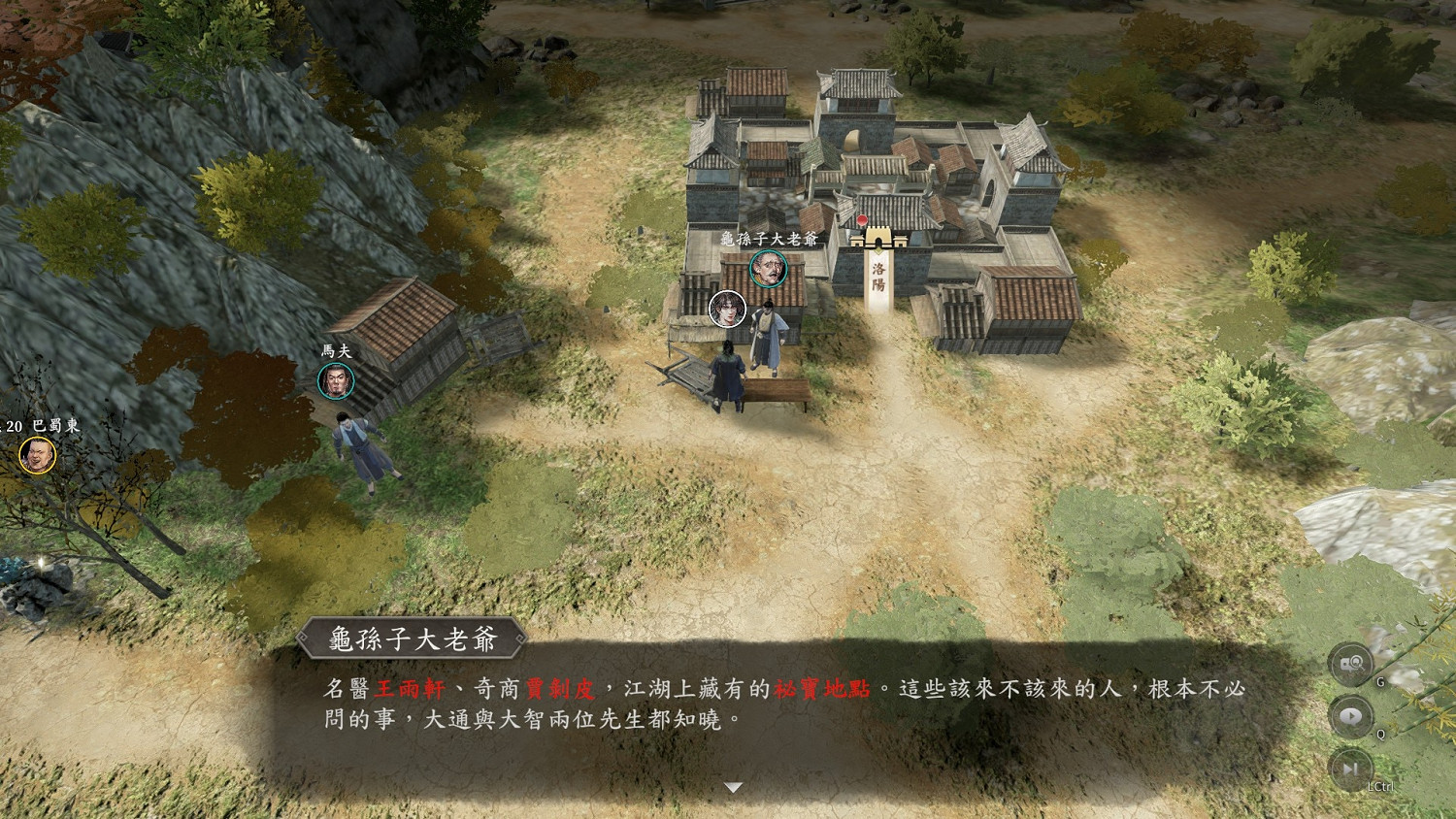
Task: Select the 馬夫 coachman portrait icon
Action: (x=335, y=381)
